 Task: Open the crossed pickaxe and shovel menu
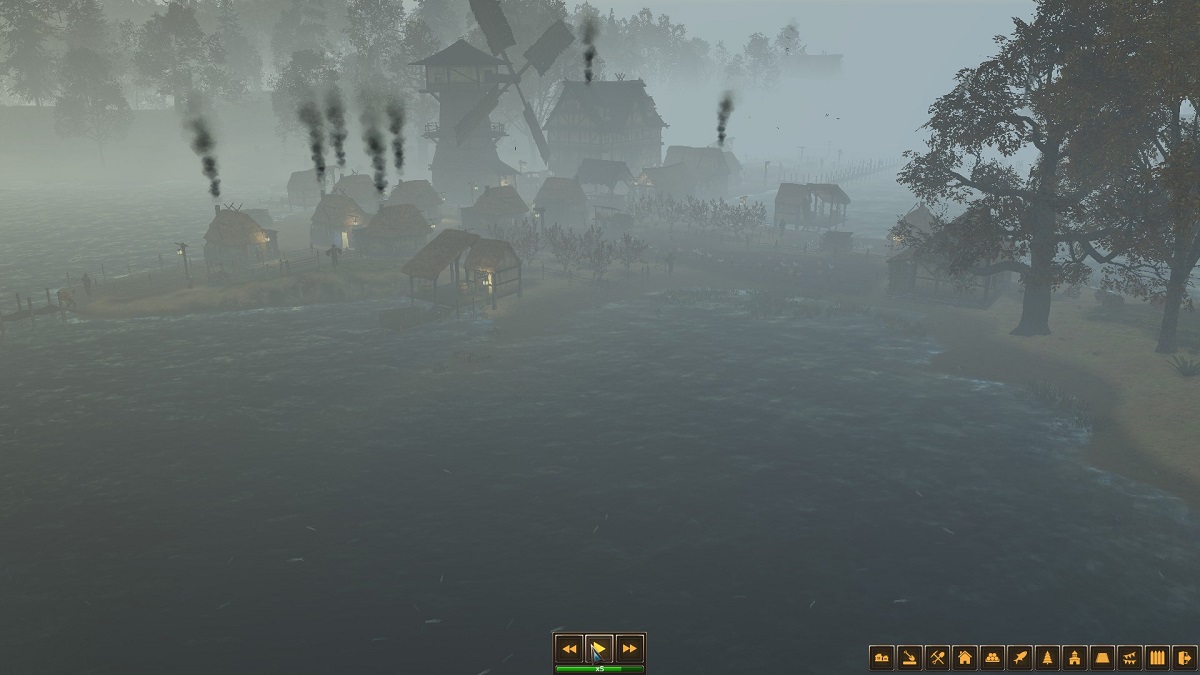coord(937,657)
